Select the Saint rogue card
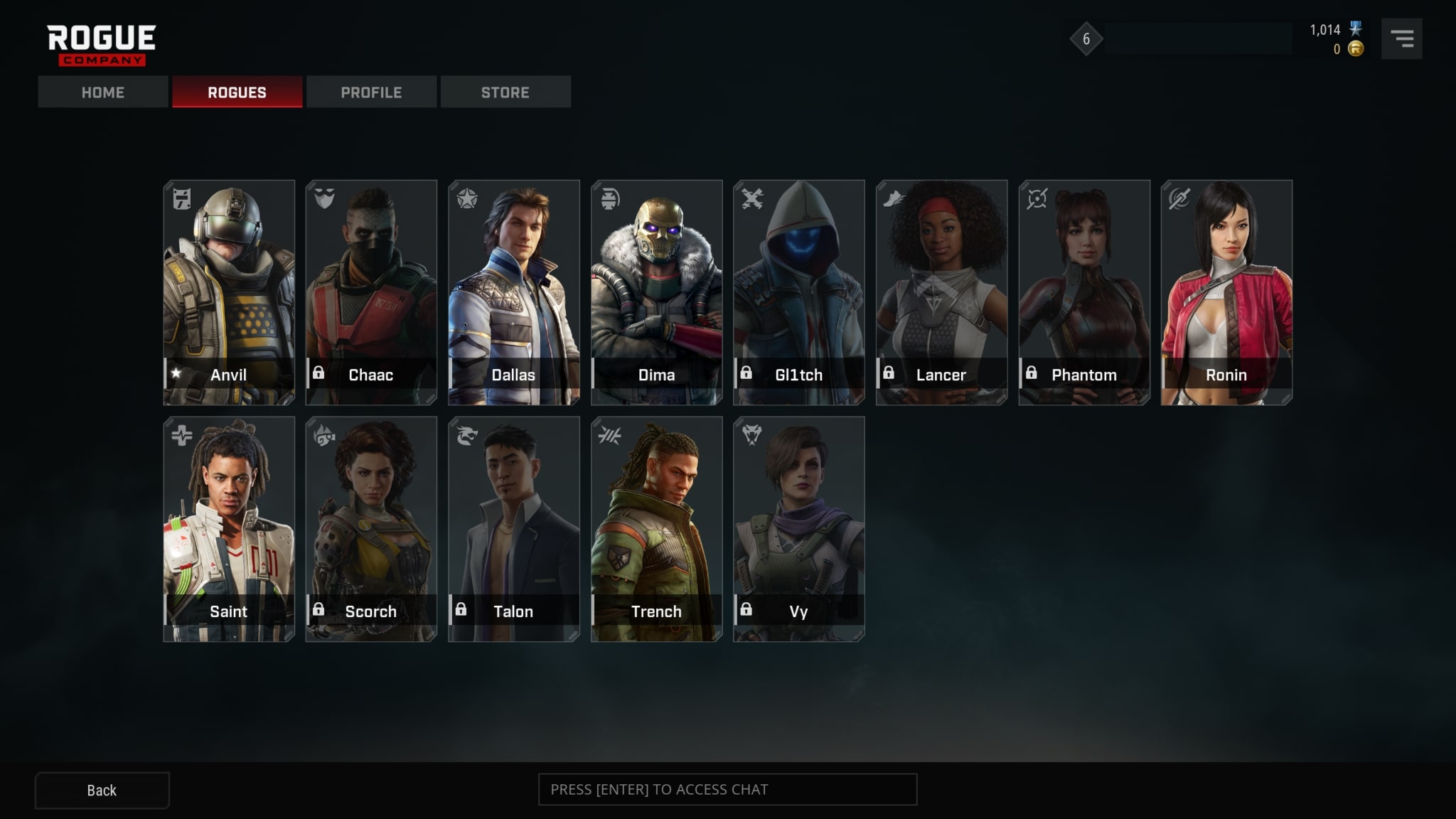 pos(229,529)
